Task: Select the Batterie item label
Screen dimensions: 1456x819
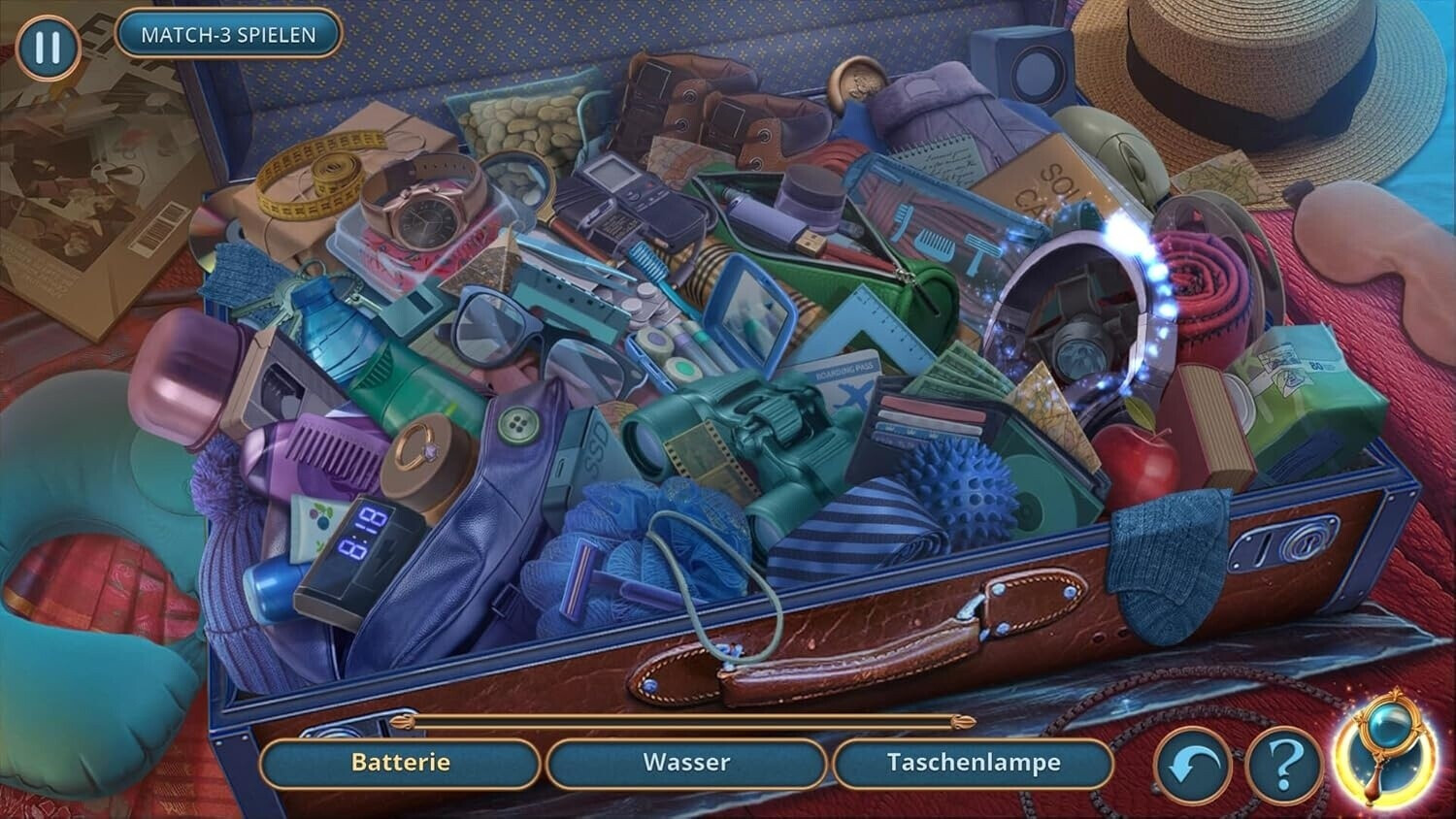Action: [400, 763]
